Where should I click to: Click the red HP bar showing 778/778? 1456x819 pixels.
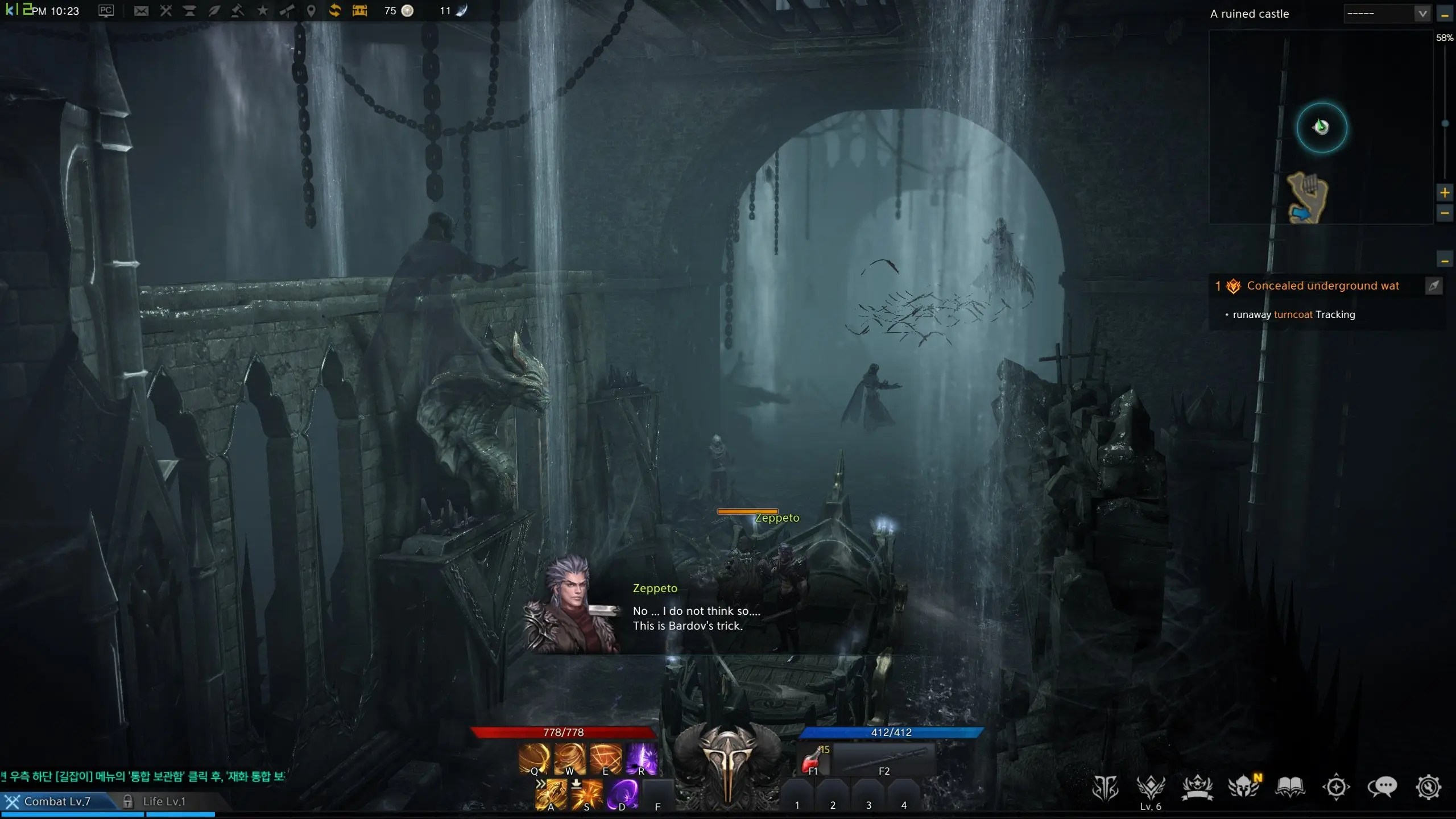[x=564, y=732]
